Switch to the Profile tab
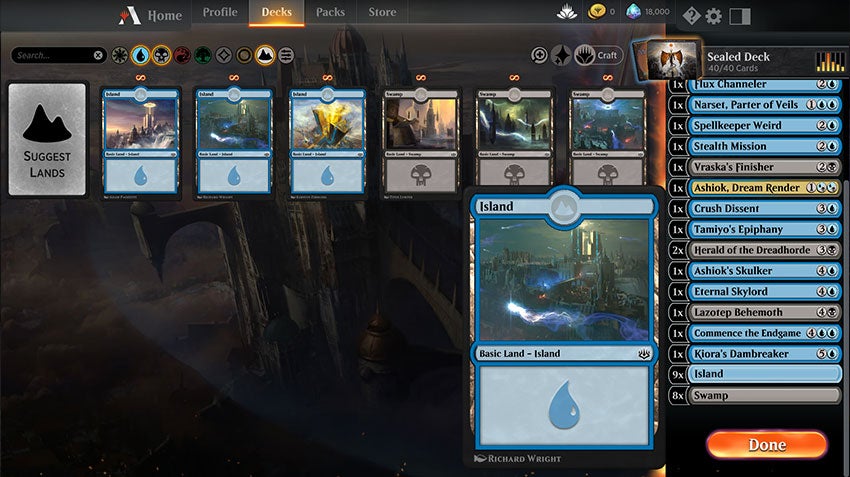Viewport: 850px width, 477px height. (220, 13)
